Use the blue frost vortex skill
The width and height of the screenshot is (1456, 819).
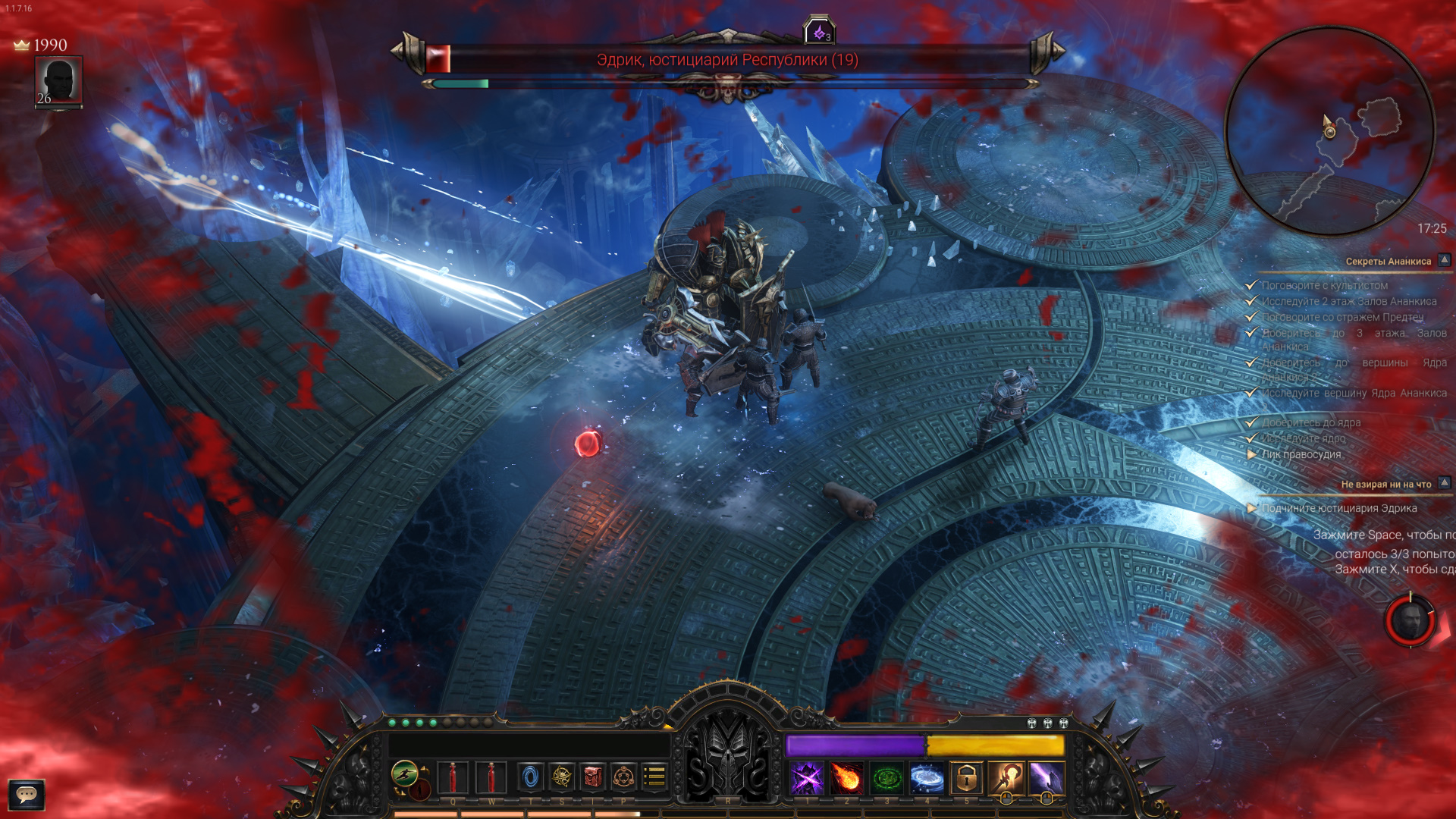tap(927, 778)
